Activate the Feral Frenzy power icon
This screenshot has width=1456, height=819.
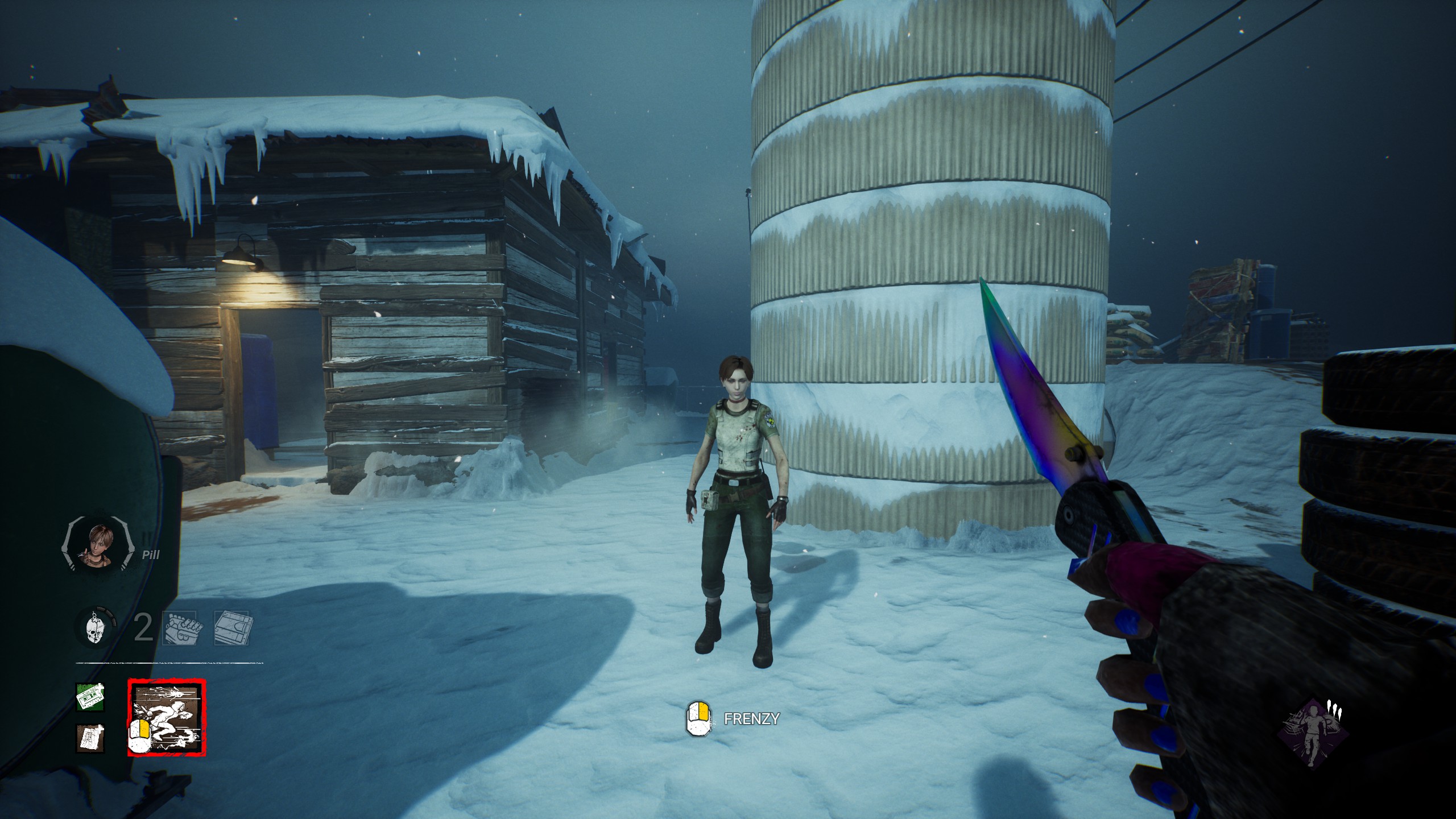point(167,718)
